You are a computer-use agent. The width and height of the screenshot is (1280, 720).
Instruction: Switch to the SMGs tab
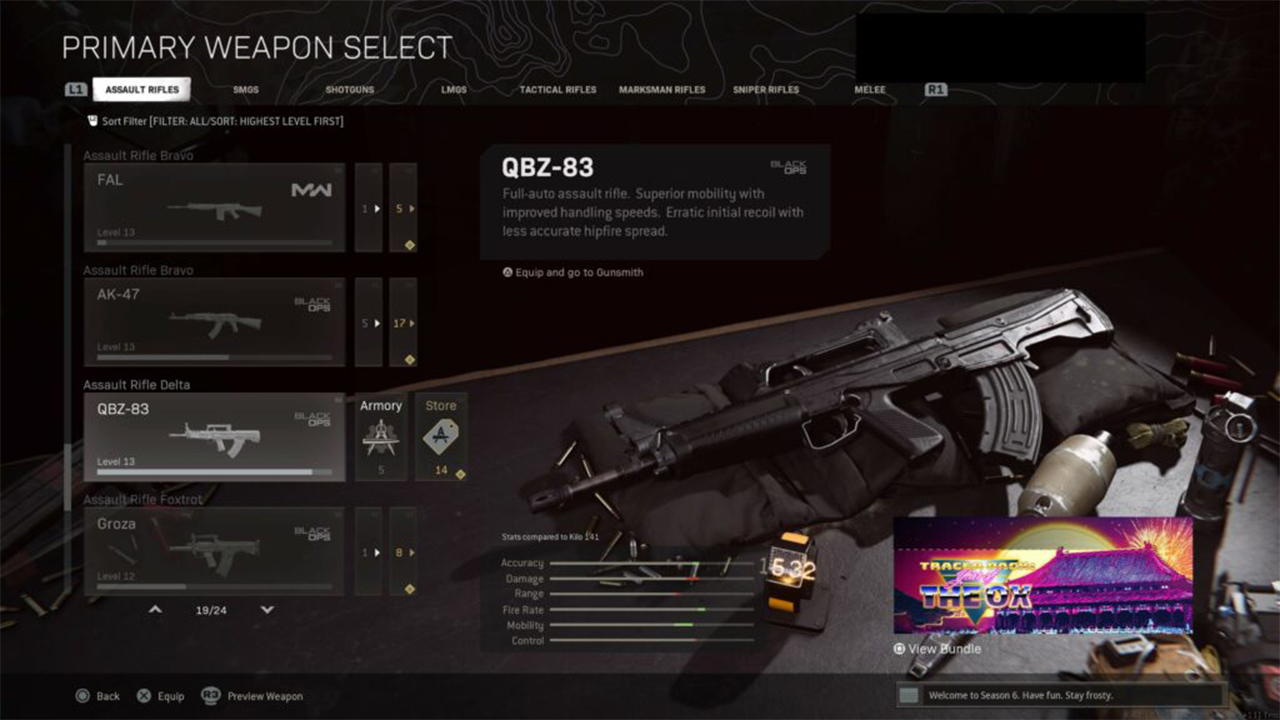(x=246, y=90)
